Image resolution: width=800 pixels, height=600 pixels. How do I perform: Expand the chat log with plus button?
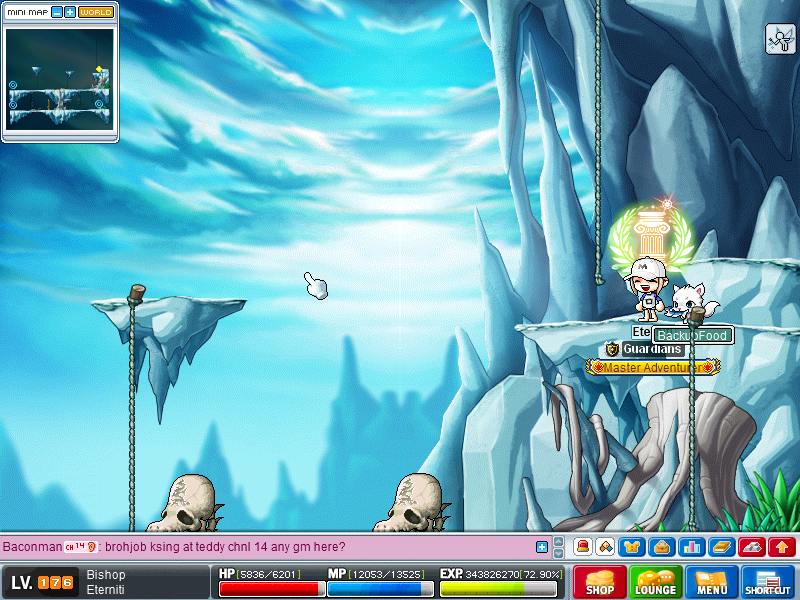542,547
